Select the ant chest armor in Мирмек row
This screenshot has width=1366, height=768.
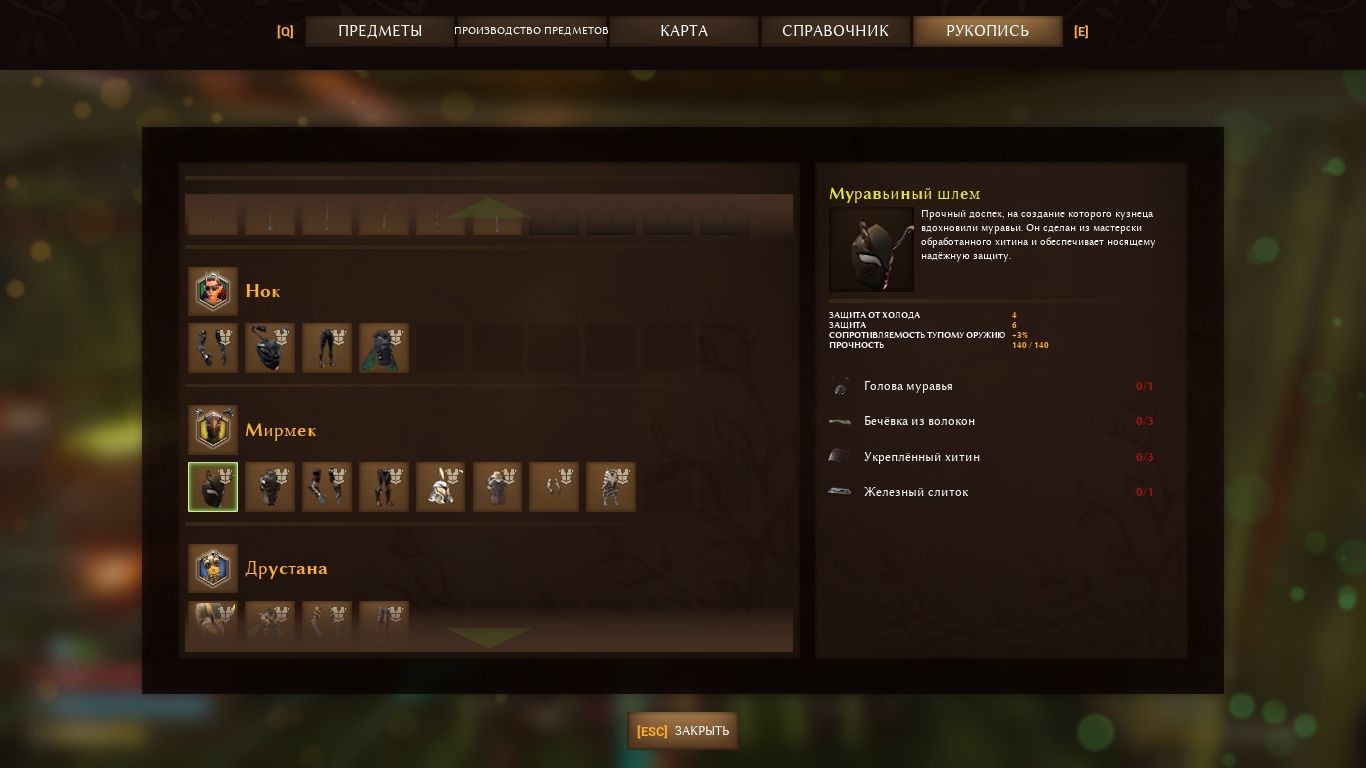point(270,487)
